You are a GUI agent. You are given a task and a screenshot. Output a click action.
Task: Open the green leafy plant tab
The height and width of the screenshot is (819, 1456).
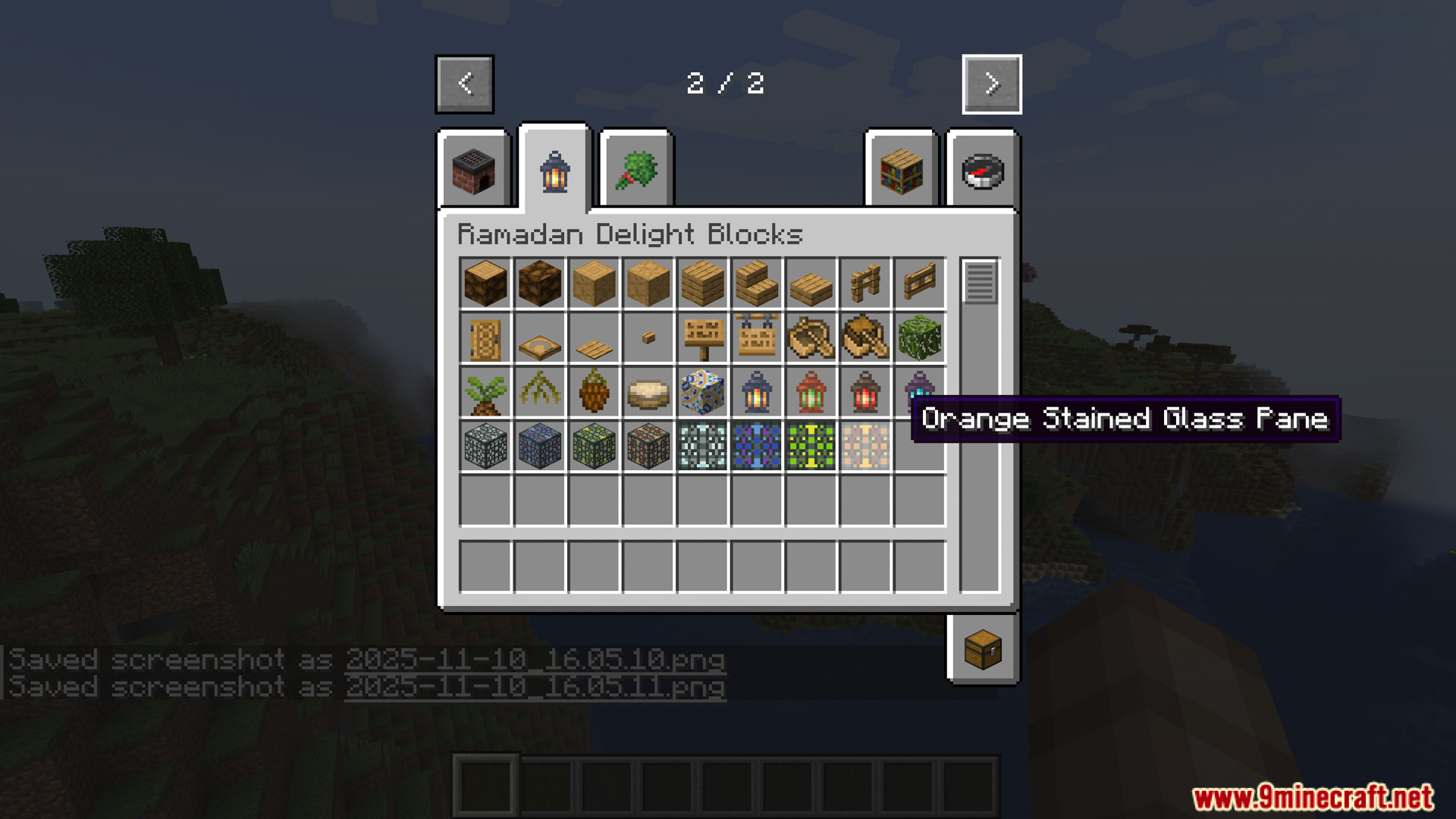tap(636, 171)
